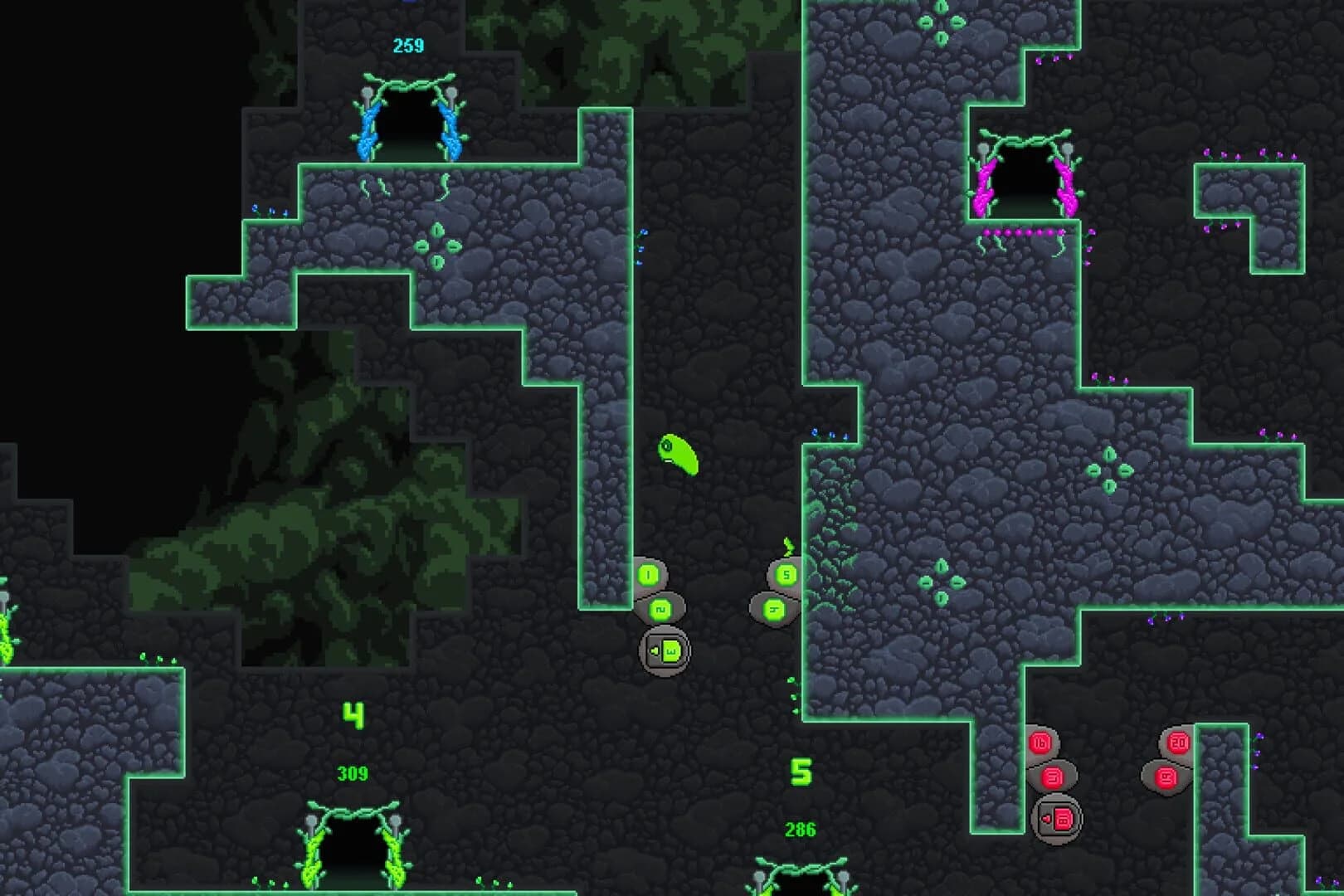
Task: Click the blue-vined cave entrance at top left
Action: pyautogui.click(x=411, y=124)
